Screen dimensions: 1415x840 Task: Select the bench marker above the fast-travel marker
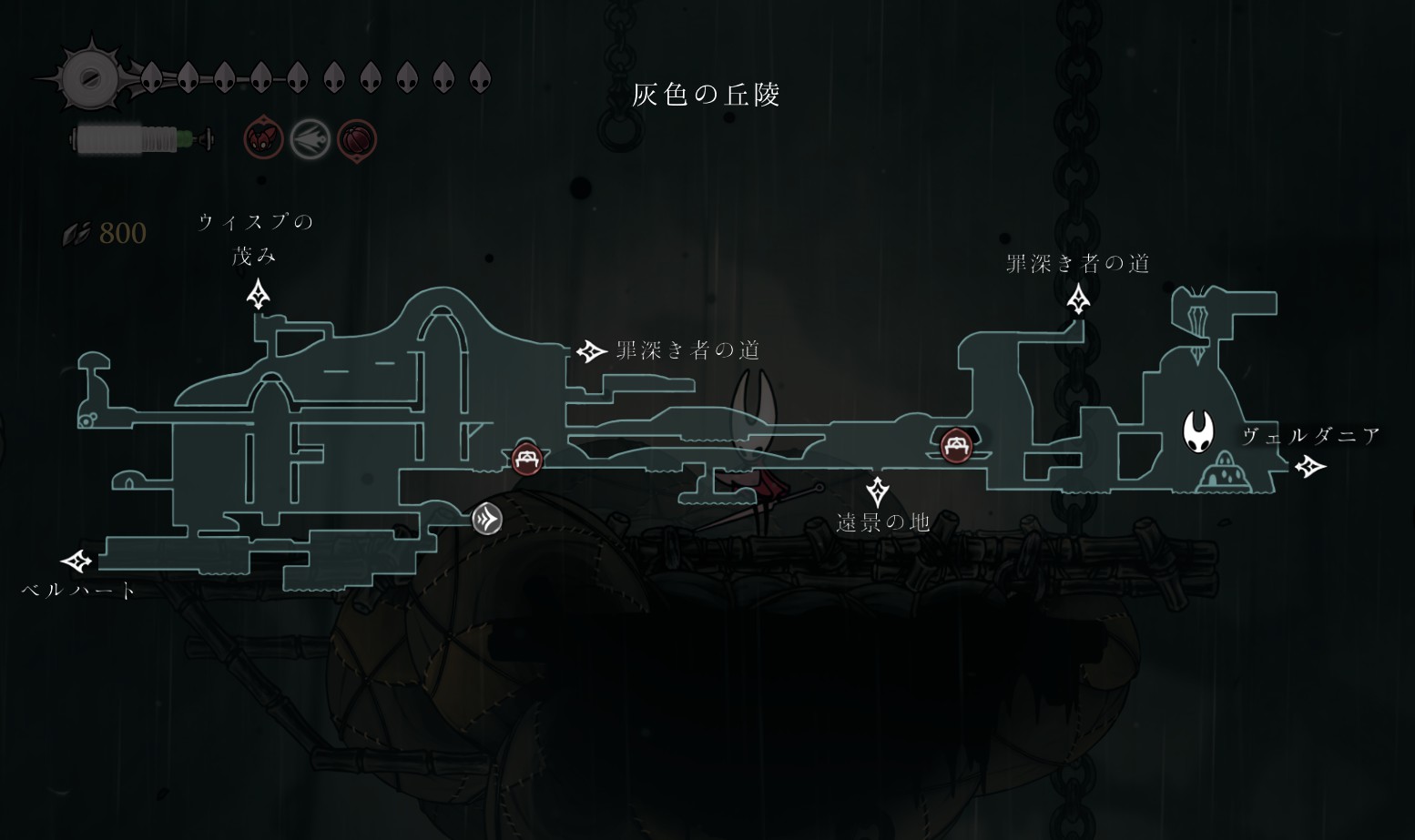pyautogui.click(x=527, y=459)
